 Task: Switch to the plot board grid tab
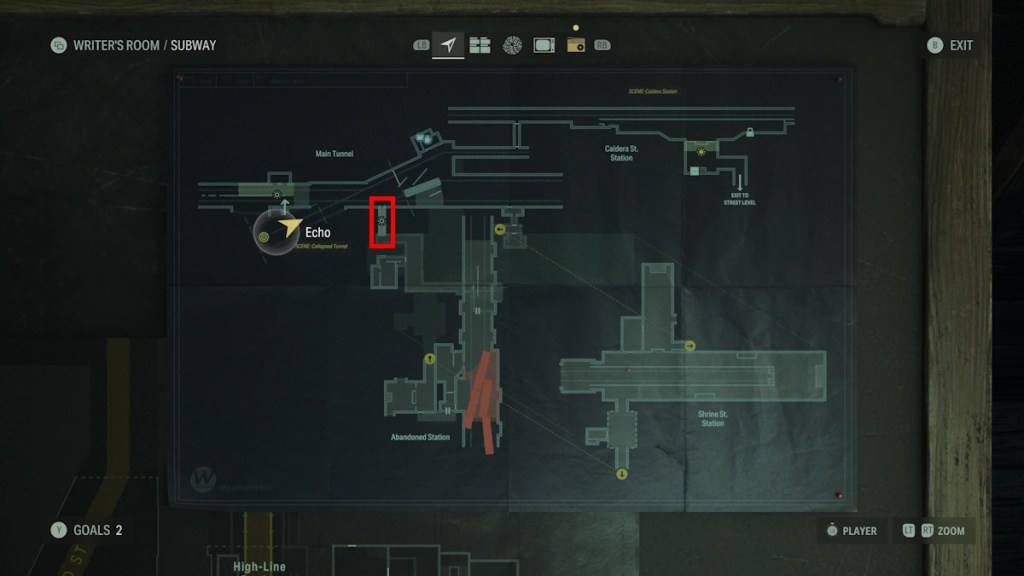(480, 45)
